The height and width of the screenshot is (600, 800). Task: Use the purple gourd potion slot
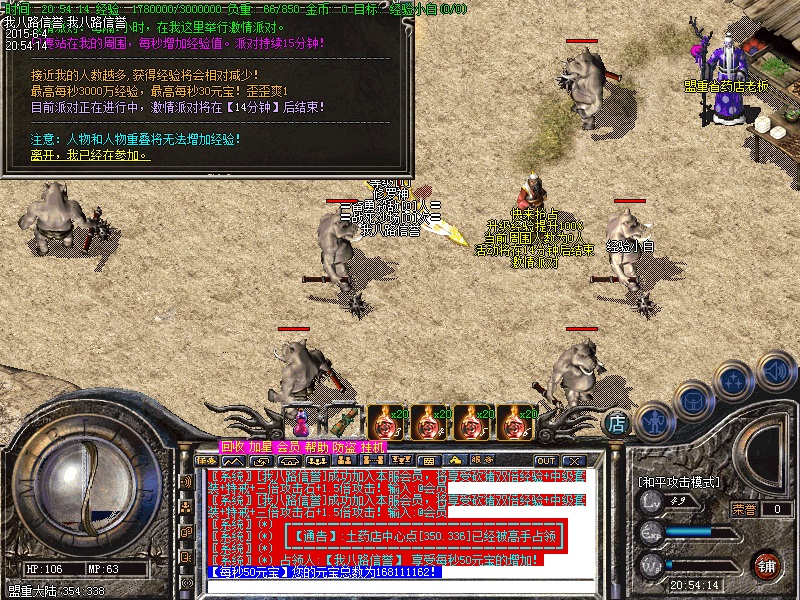click(298, 419)
